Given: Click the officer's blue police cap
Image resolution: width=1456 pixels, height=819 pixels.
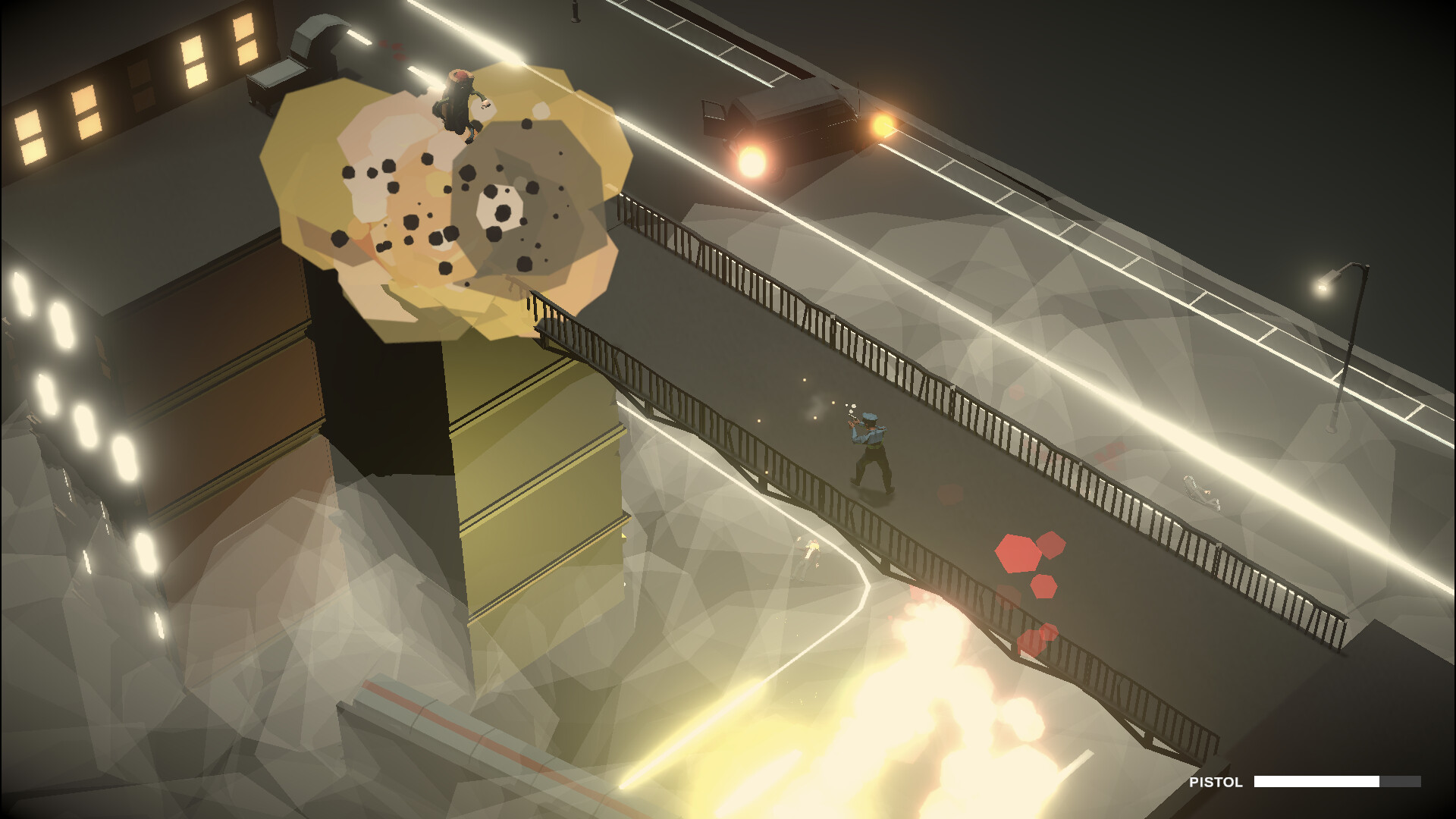Looking at the screenshot, I should tap(869, 416).
